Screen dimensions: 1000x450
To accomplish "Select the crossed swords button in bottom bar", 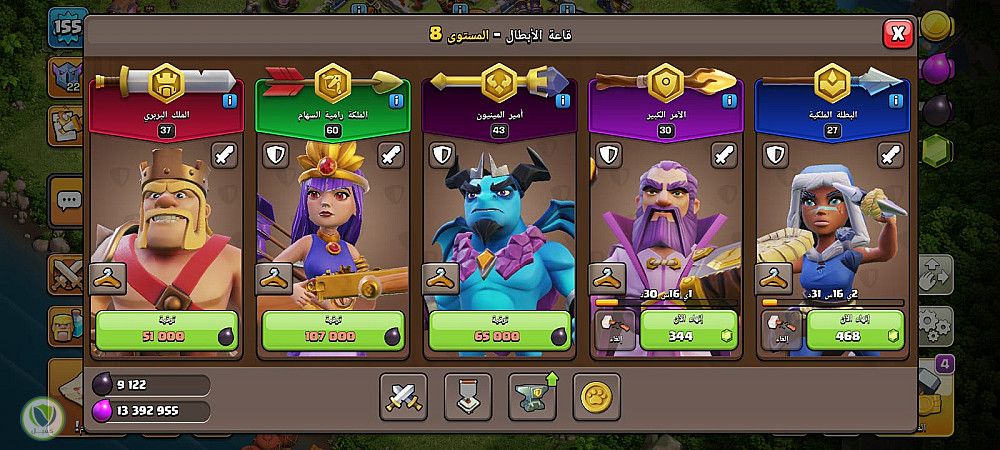I will (403, 396).
